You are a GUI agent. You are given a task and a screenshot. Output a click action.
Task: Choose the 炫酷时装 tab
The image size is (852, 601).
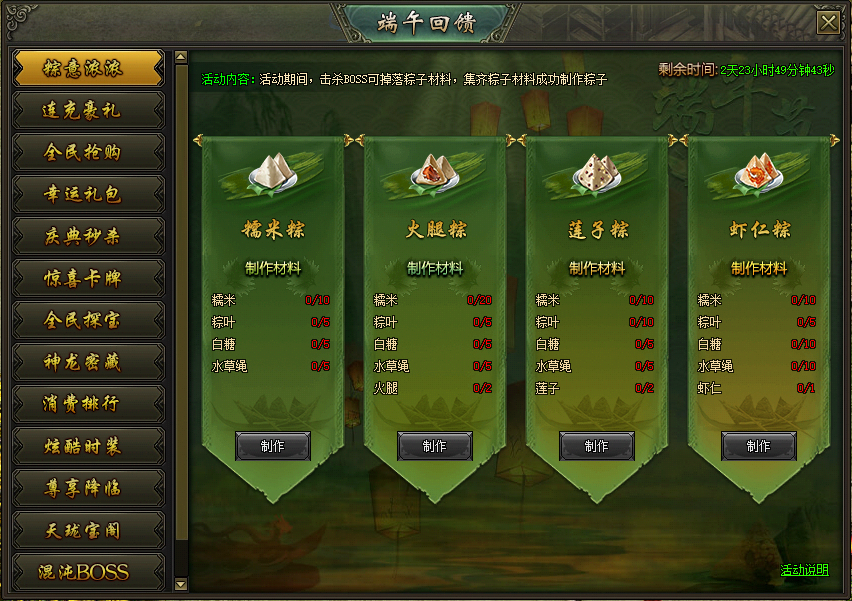coord(88,446)
